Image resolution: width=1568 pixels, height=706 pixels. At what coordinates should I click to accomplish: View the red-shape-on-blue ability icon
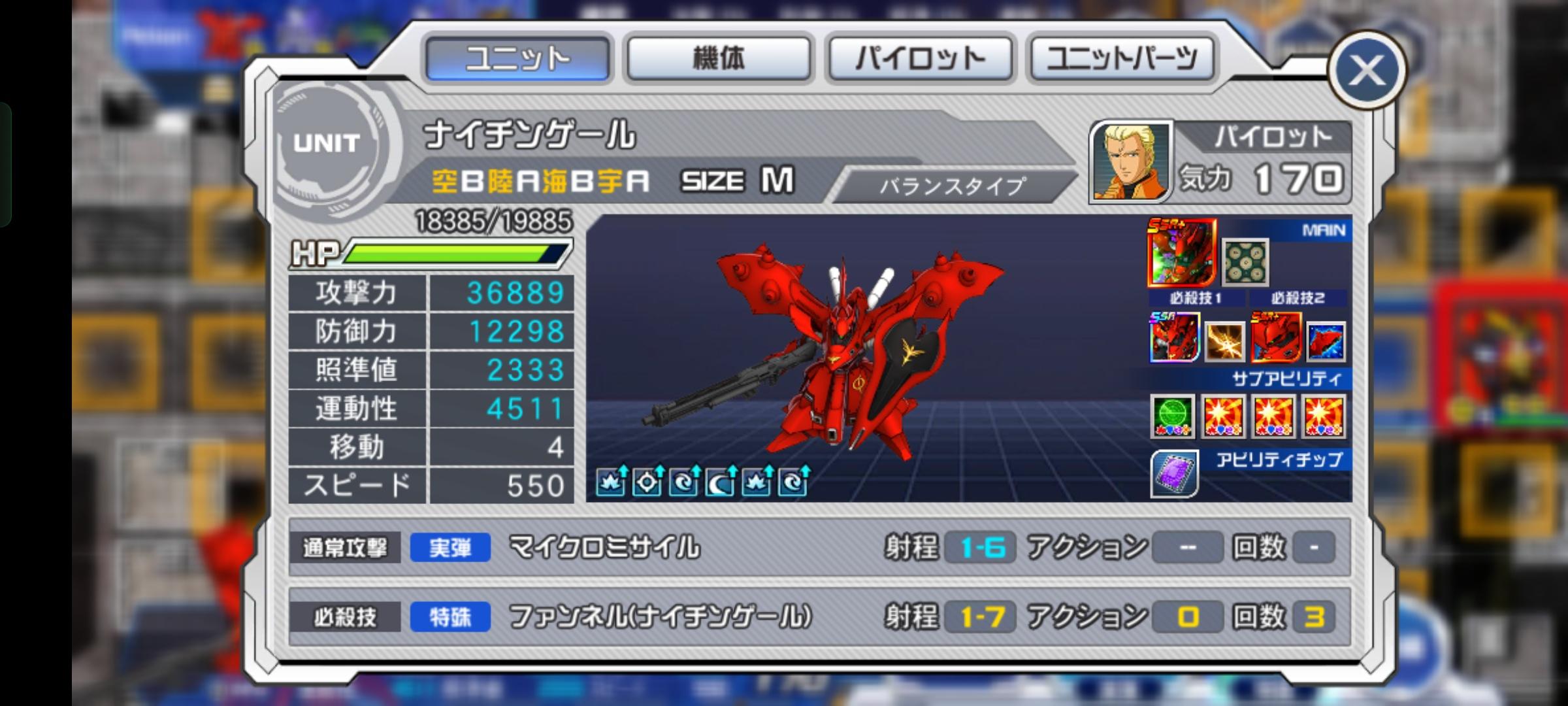[1326, 341]
